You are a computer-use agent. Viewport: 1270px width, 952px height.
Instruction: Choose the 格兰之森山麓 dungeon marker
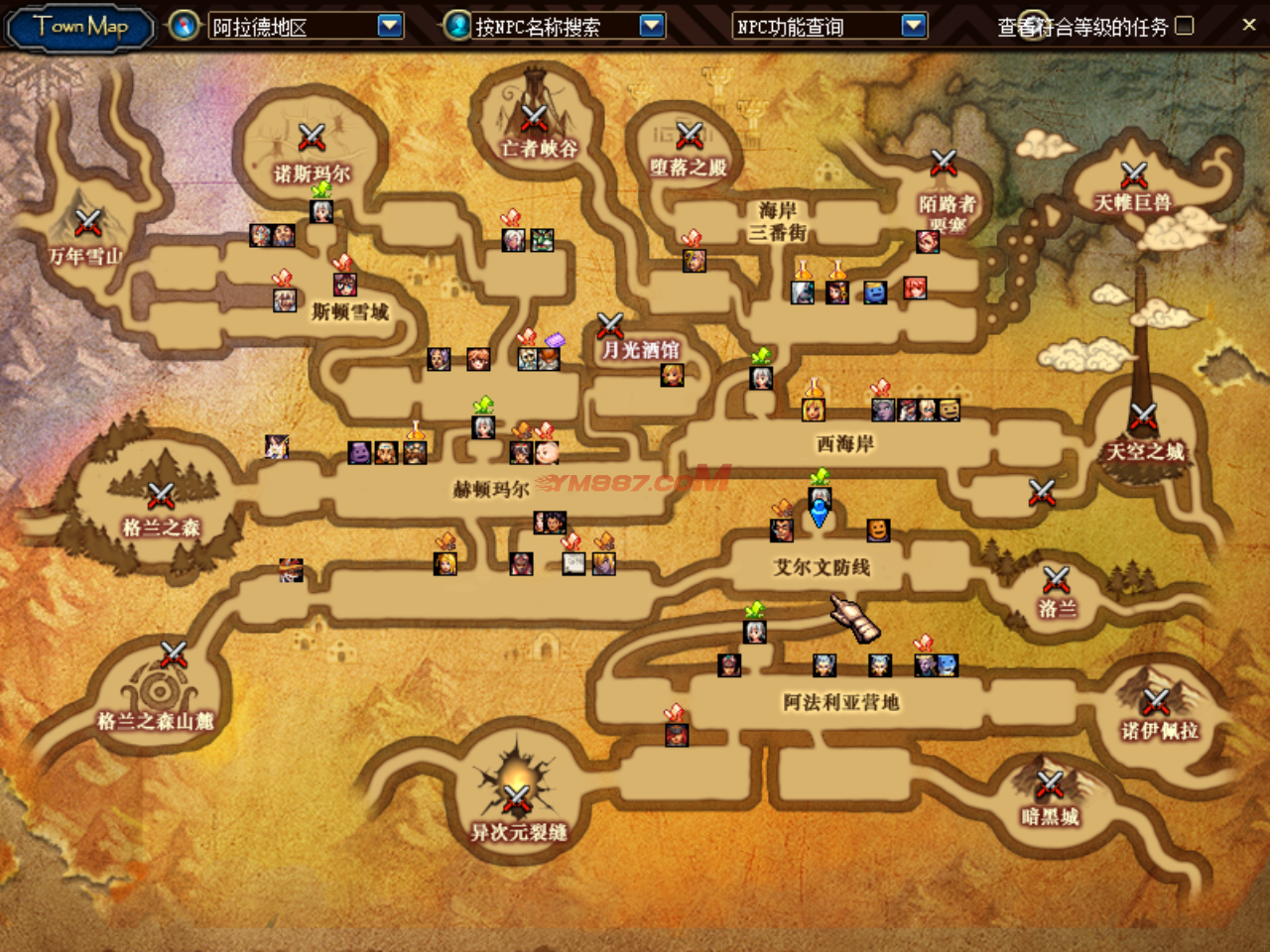coord(174,654)
